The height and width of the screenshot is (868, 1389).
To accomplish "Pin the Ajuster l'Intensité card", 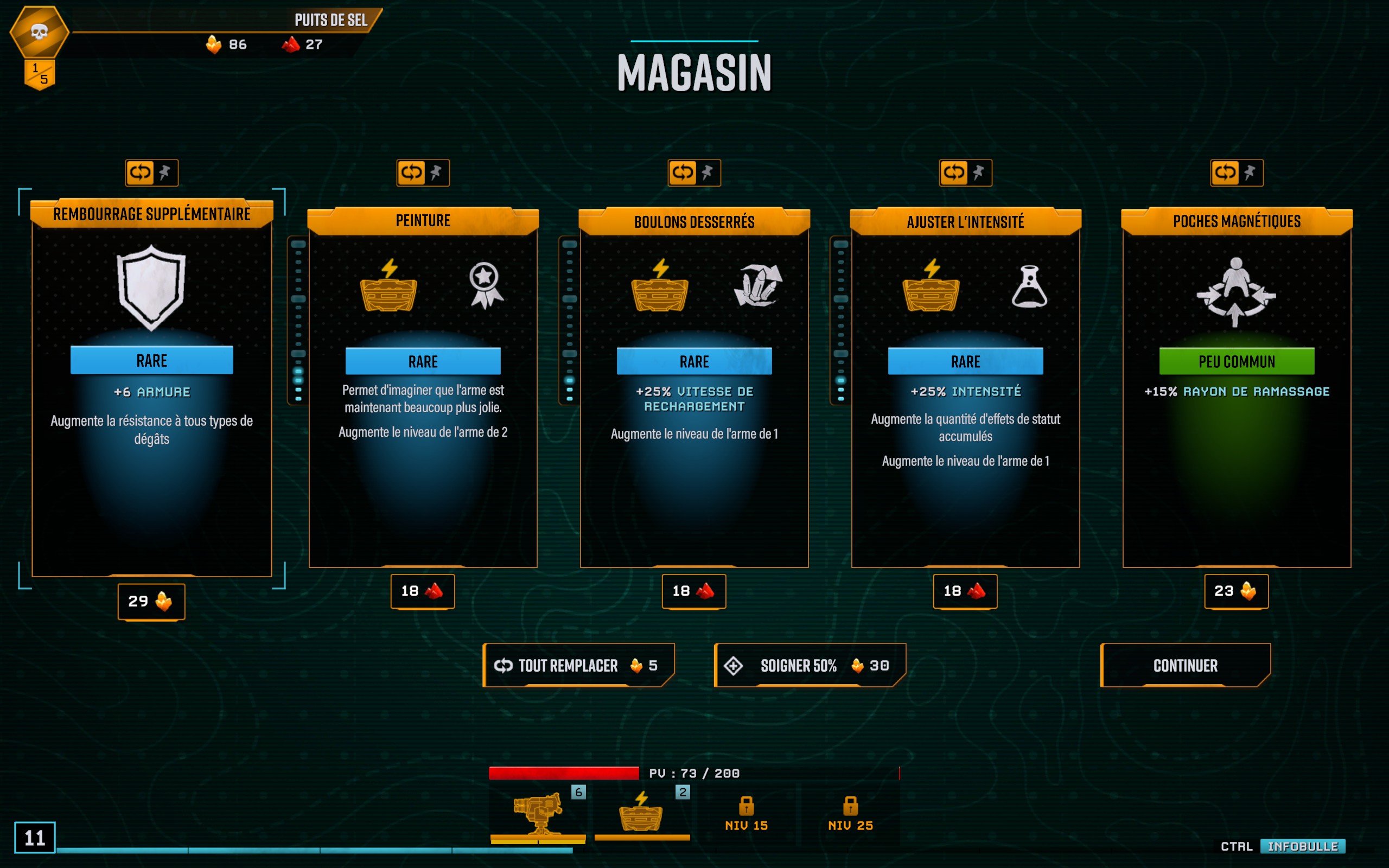I will 979,172.
